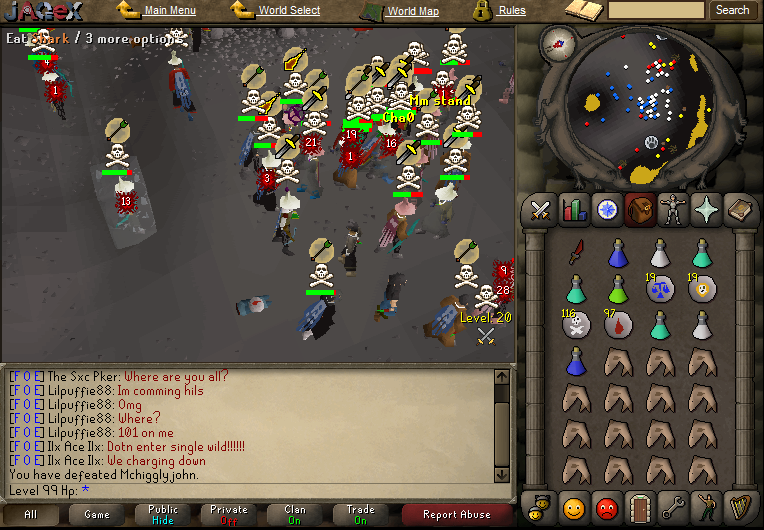View the game Rules
Image resolution: width=764 pixels, height=530 pixels.
512,11
